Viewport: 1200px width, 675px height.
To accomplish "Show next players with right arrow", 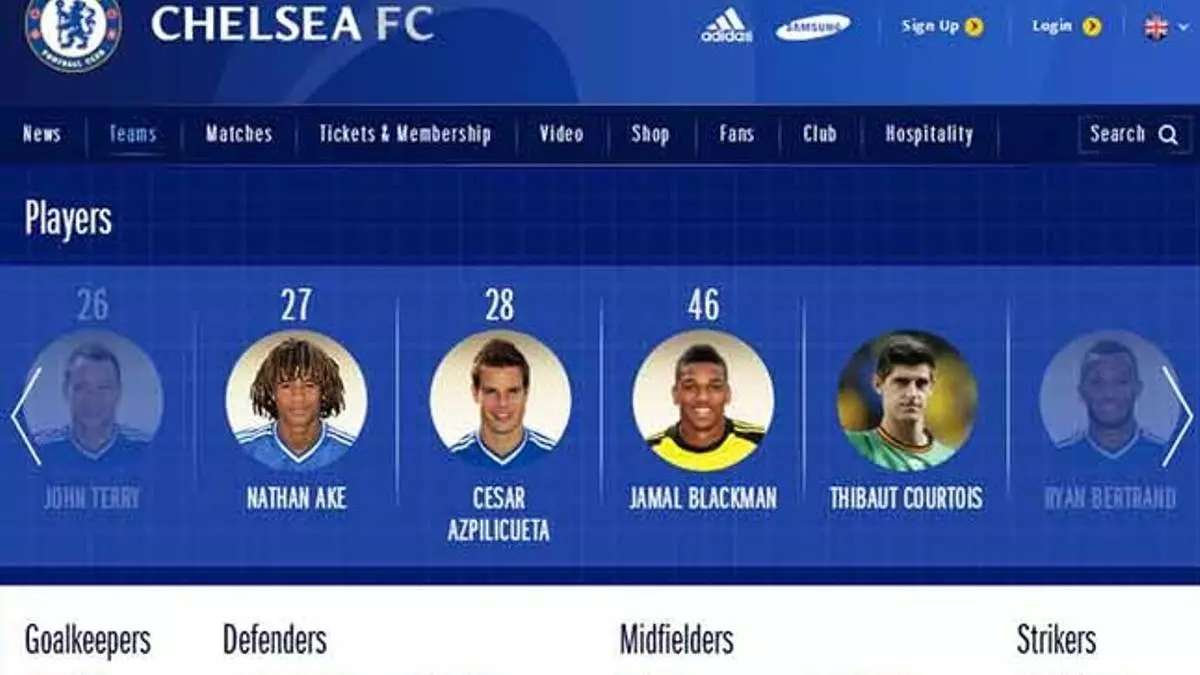I will click(x=1176, y=415).
